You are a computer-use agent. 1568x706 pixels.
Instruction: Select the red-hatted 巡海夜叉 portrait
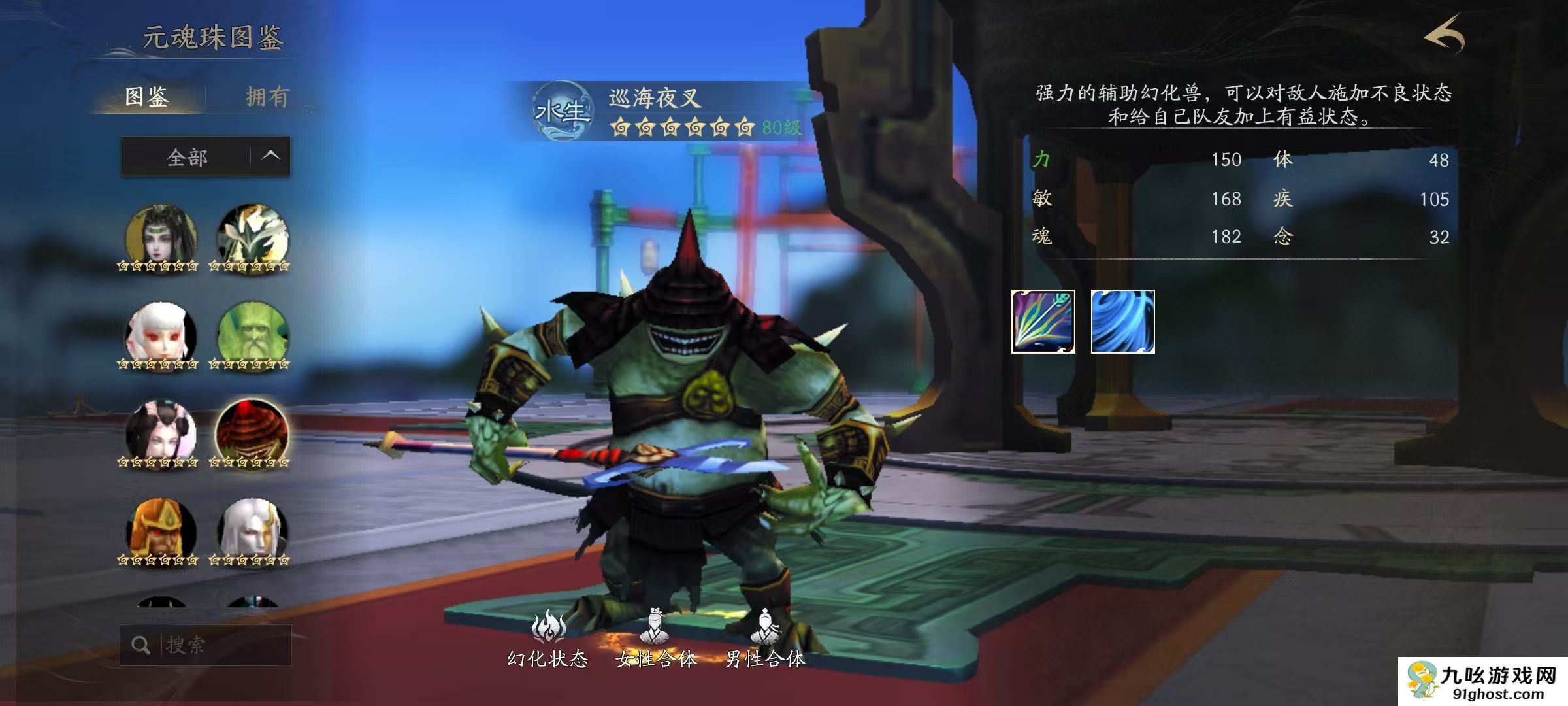pyautogui.click(x=252, y=433)
